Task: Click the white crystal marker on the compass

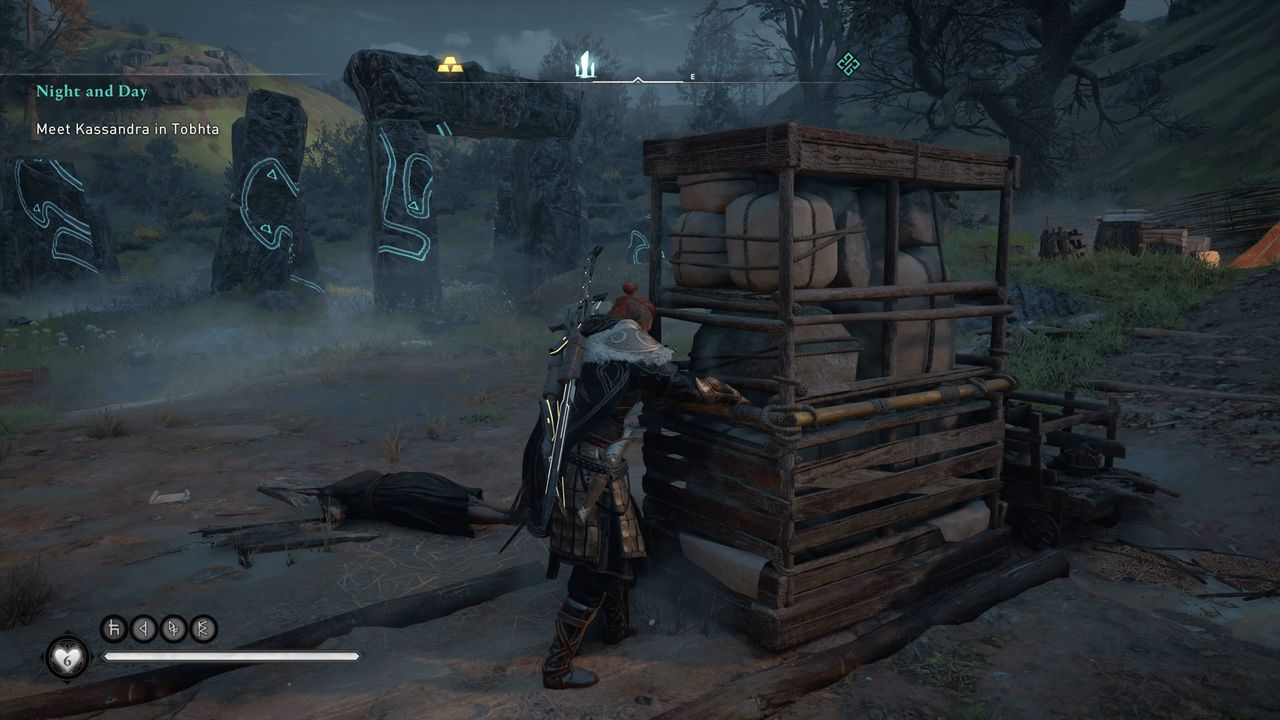Action: [x=586, y=65]
